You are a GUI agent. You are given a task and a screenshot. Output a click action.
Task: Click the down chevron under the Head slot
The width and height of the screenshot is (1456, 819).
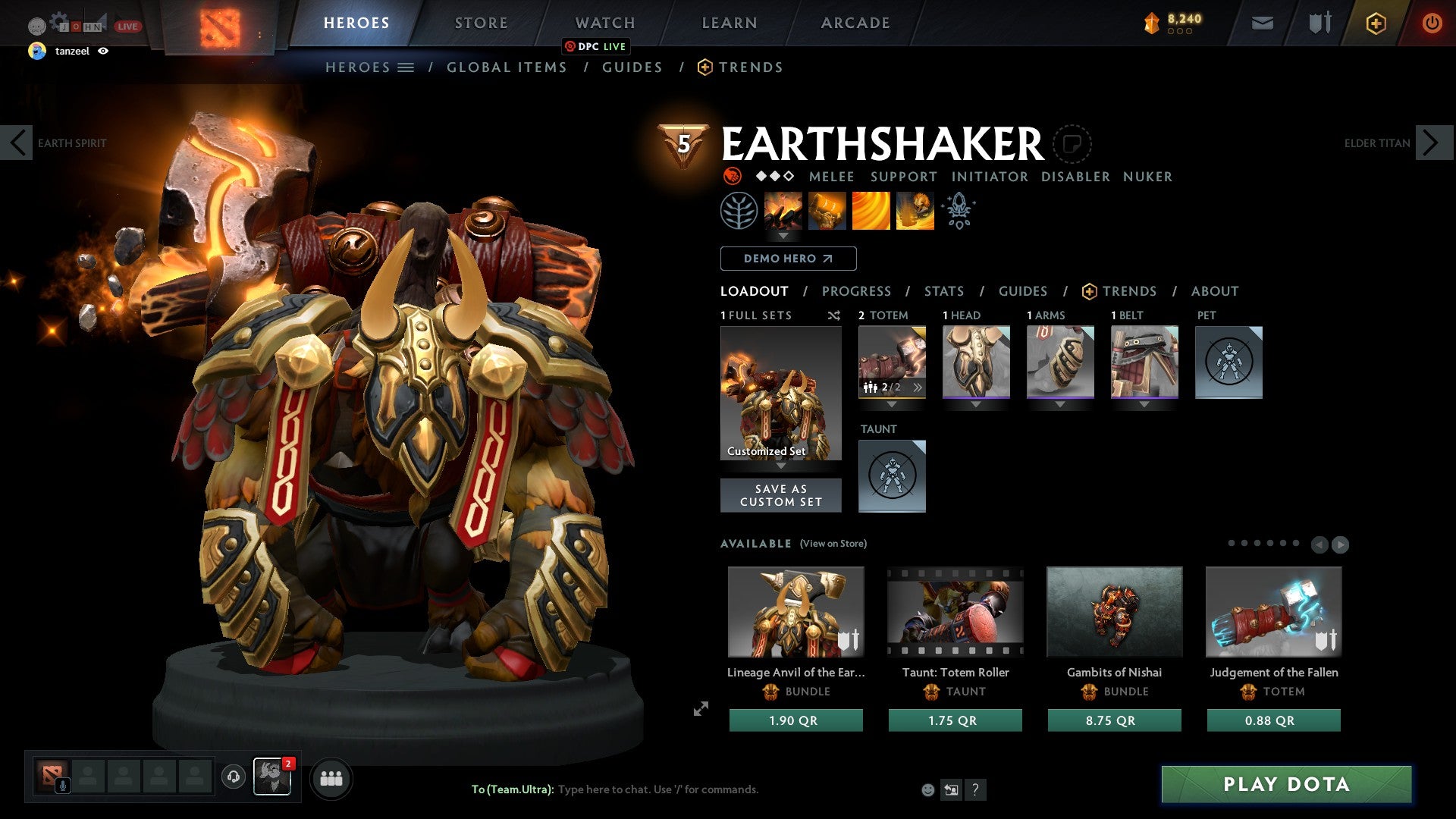[977, 404]
